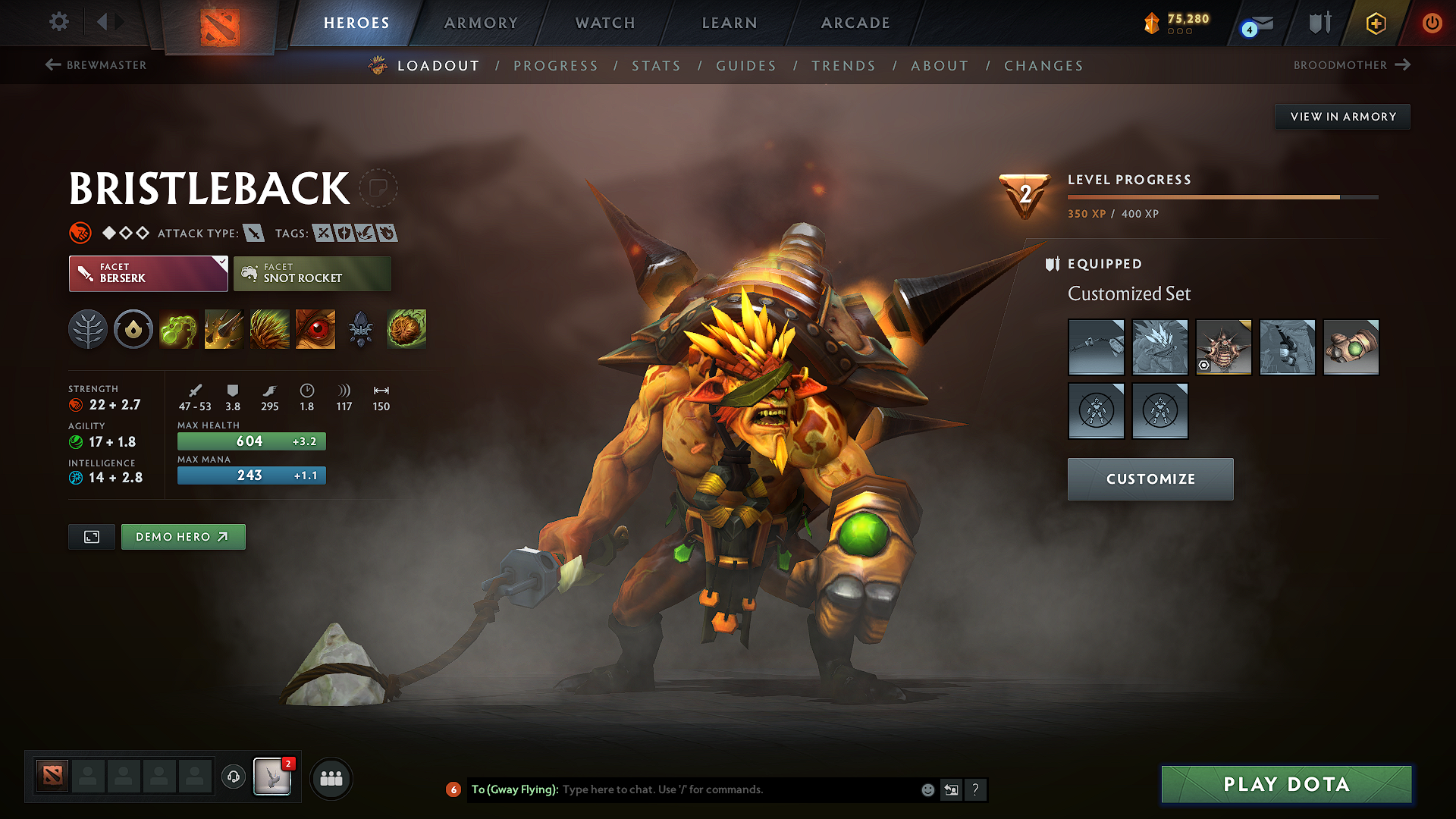The height and width of the screenshot is (819, 1456).
Task: Click the Broodmother next-hero arrow
Action: [x=1404, y=65]
